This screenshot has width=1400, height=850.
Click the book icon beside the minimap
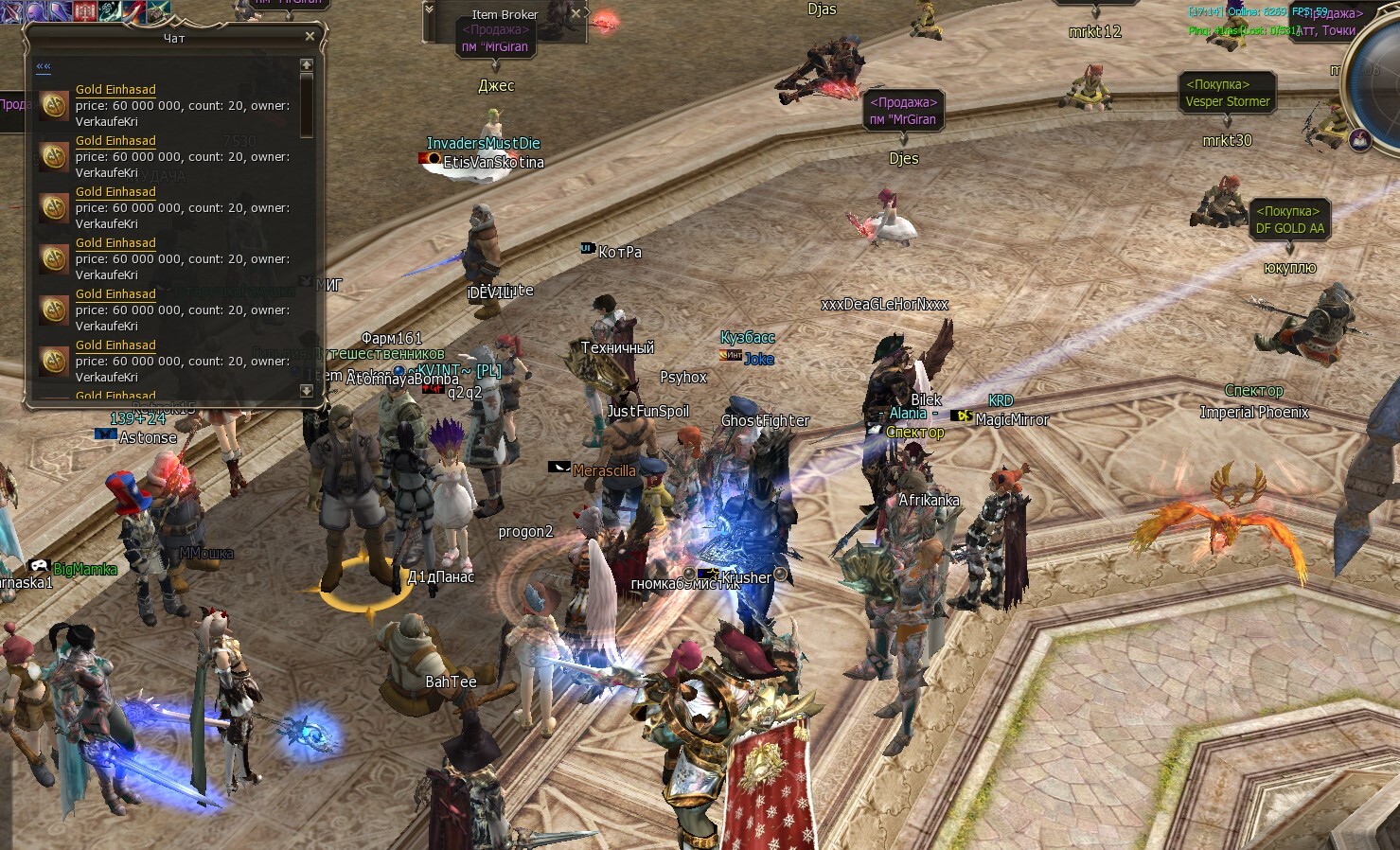point(1359,141)
